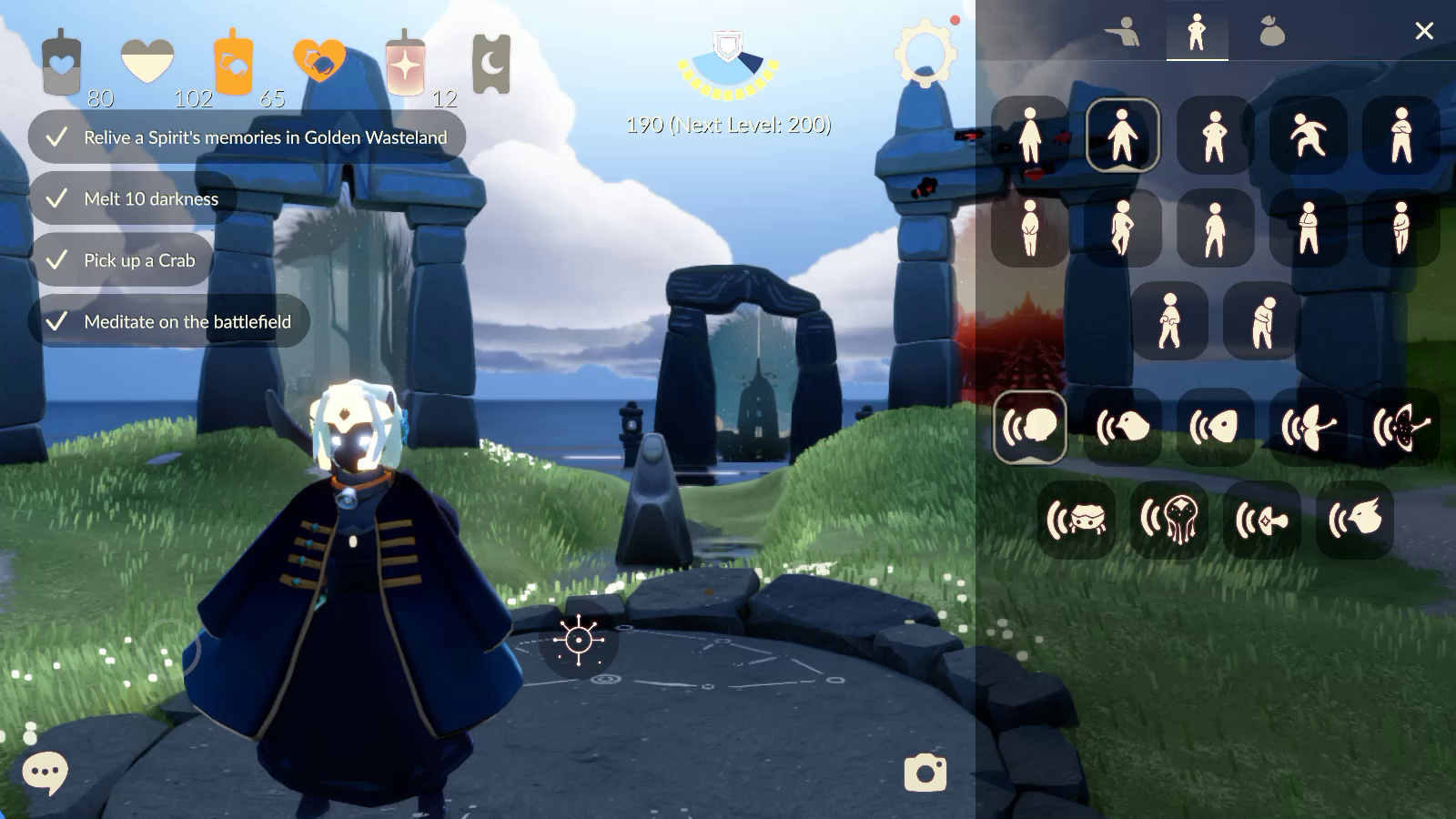This screenshot has width=1456, height=819.
Task: Pick the crested bird call
Action: 1355,520
